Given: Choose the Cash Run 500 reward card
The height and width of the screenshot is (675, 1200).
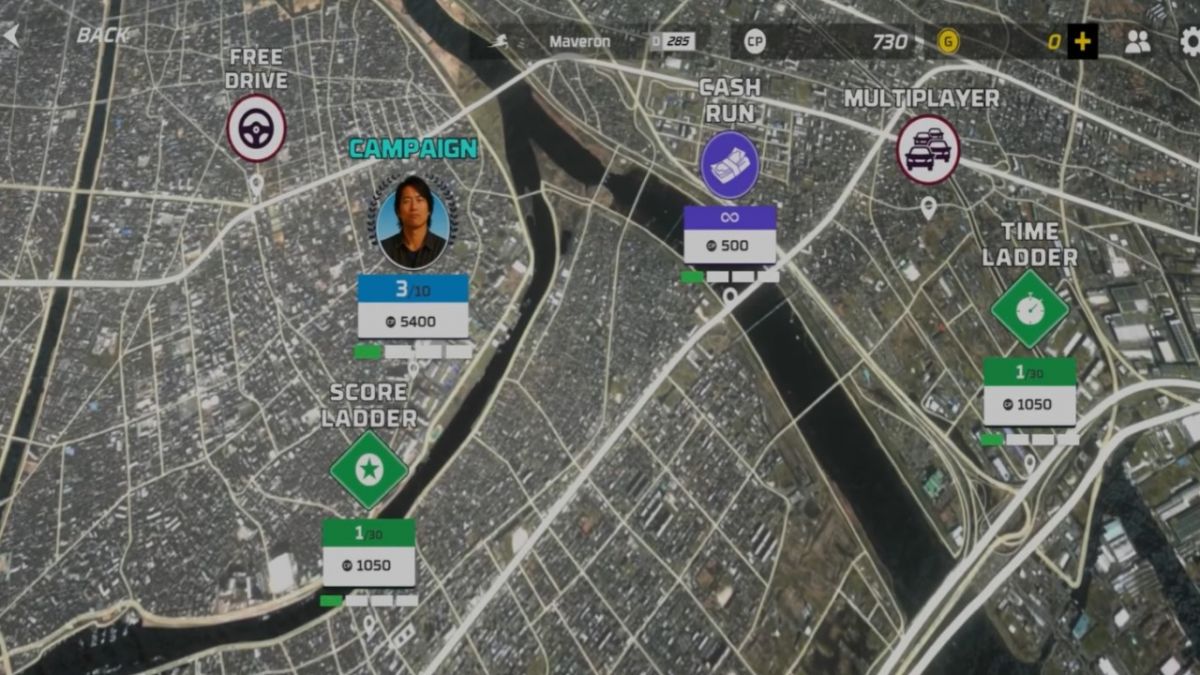Looking at the screenshot, I should (729, 235).
